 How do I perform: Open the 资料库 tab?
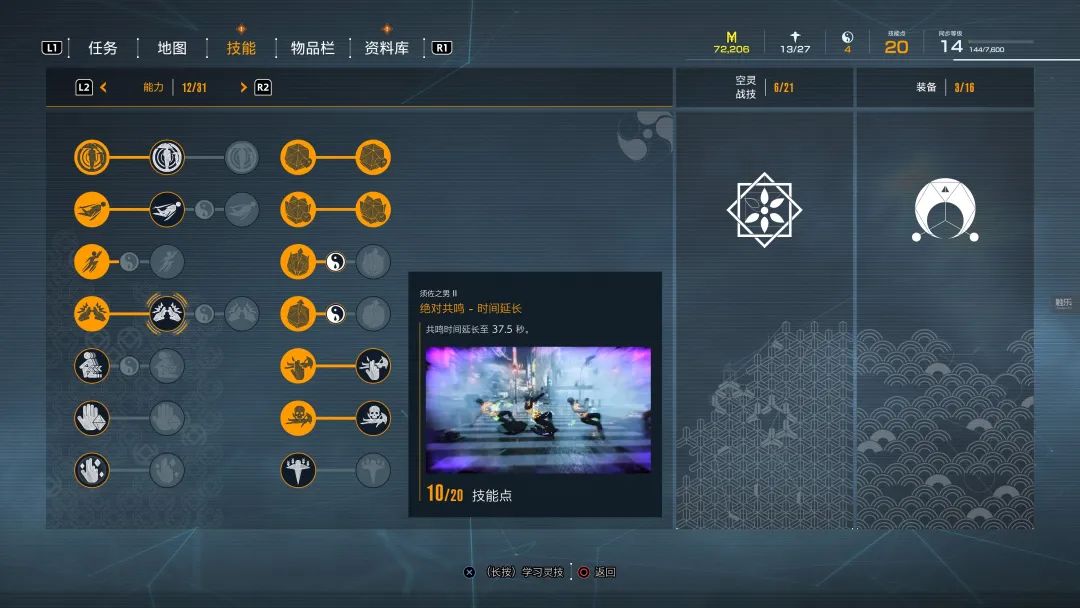387,48
